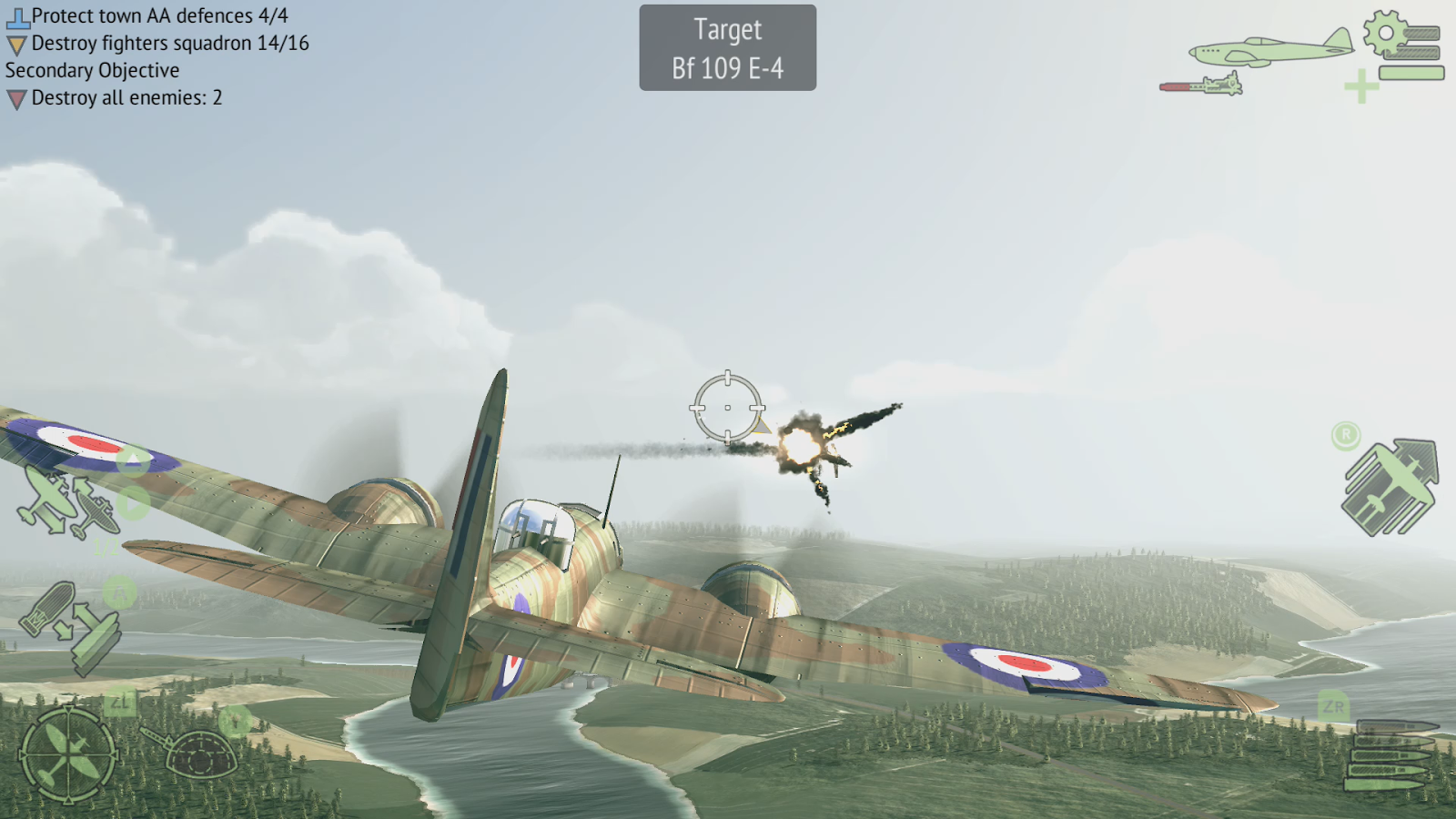Open settings with the gear icon
Screen dimensions: 1456x819
coord(1387,34)
